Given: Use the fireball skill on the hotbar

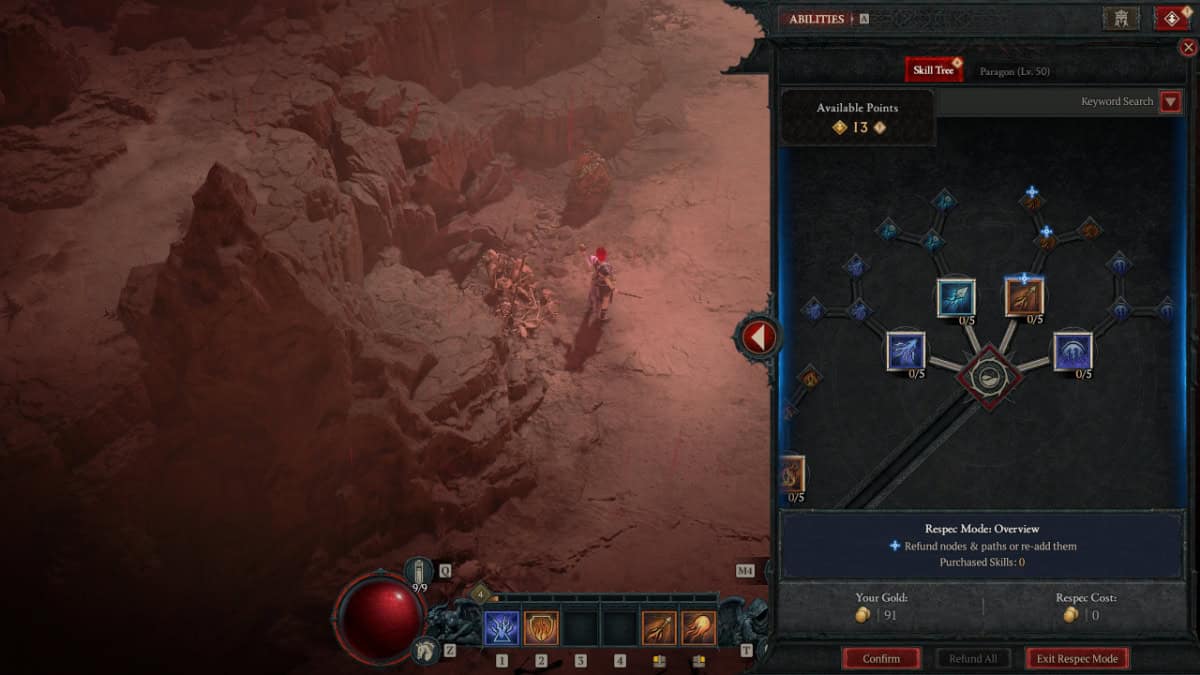Looking at the screenshot, I should click(x=698, y=628).
